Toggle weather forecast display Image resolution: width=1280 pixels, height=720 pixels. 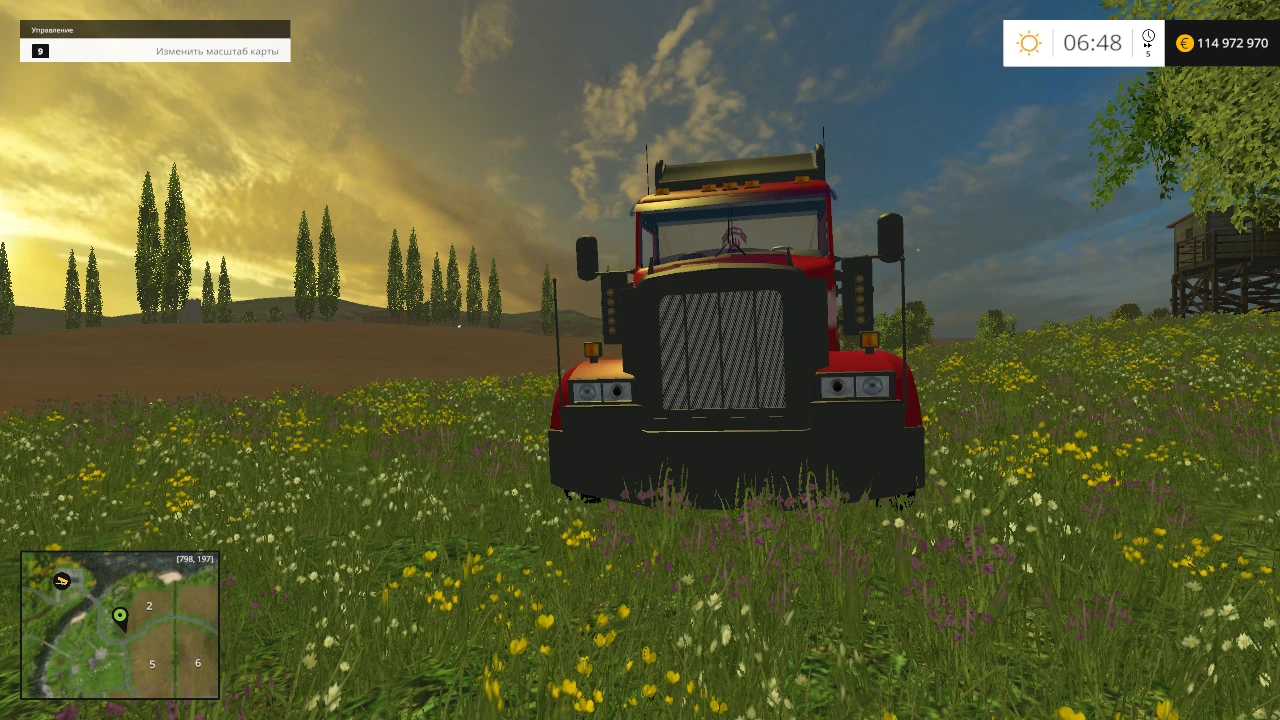click(1029, 42)
